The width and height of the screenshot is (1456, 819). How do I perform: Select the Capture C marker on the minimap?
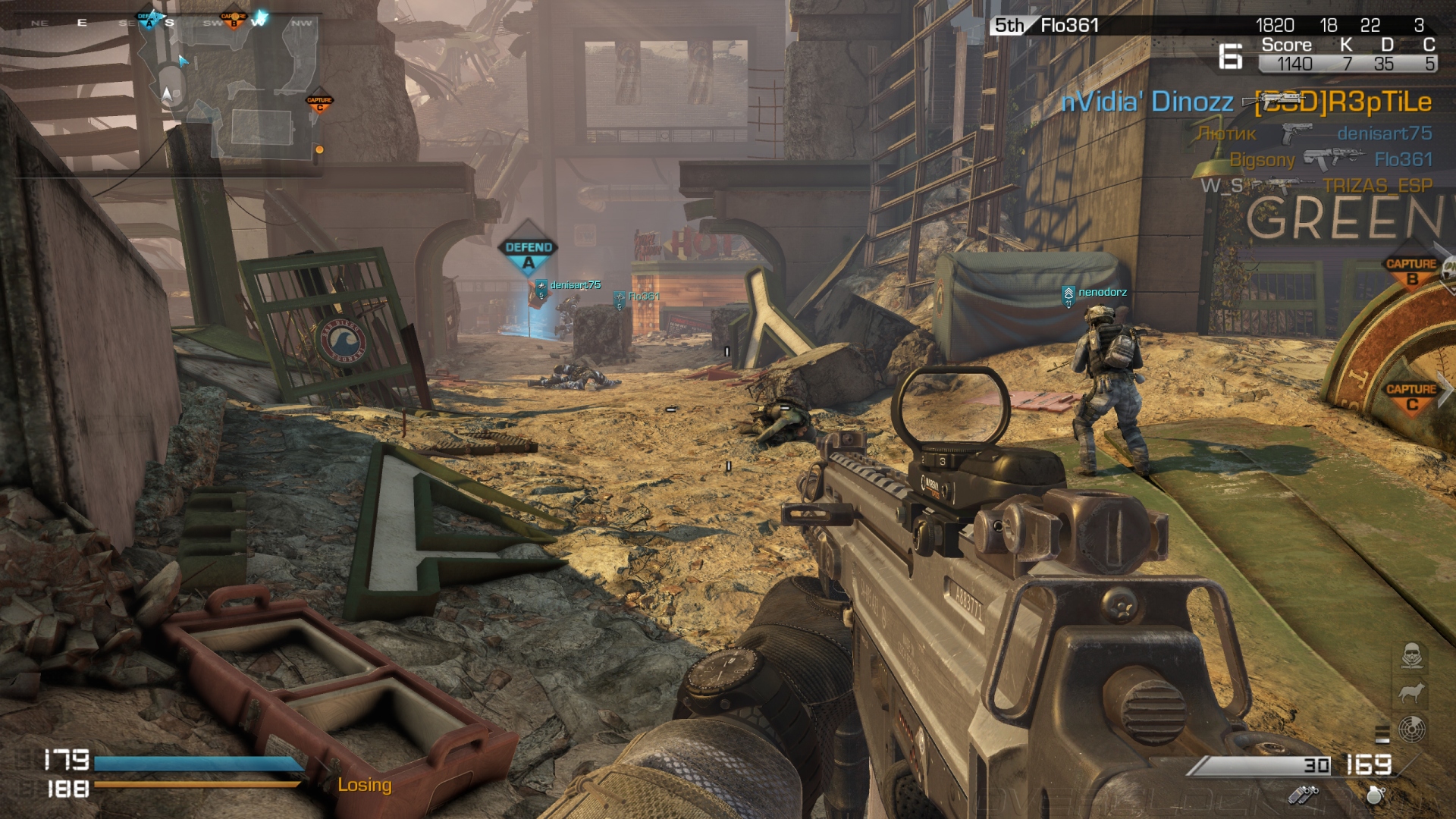(x=319, y=102)
